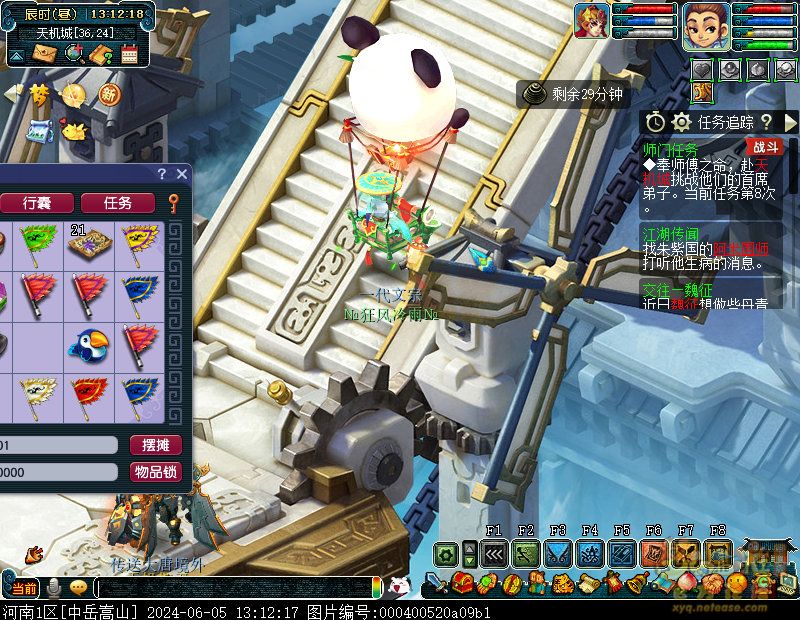Screen dimensions: 800x620
Task: Click the 物品锁 item lock button
Action: [x=155, y=471]
